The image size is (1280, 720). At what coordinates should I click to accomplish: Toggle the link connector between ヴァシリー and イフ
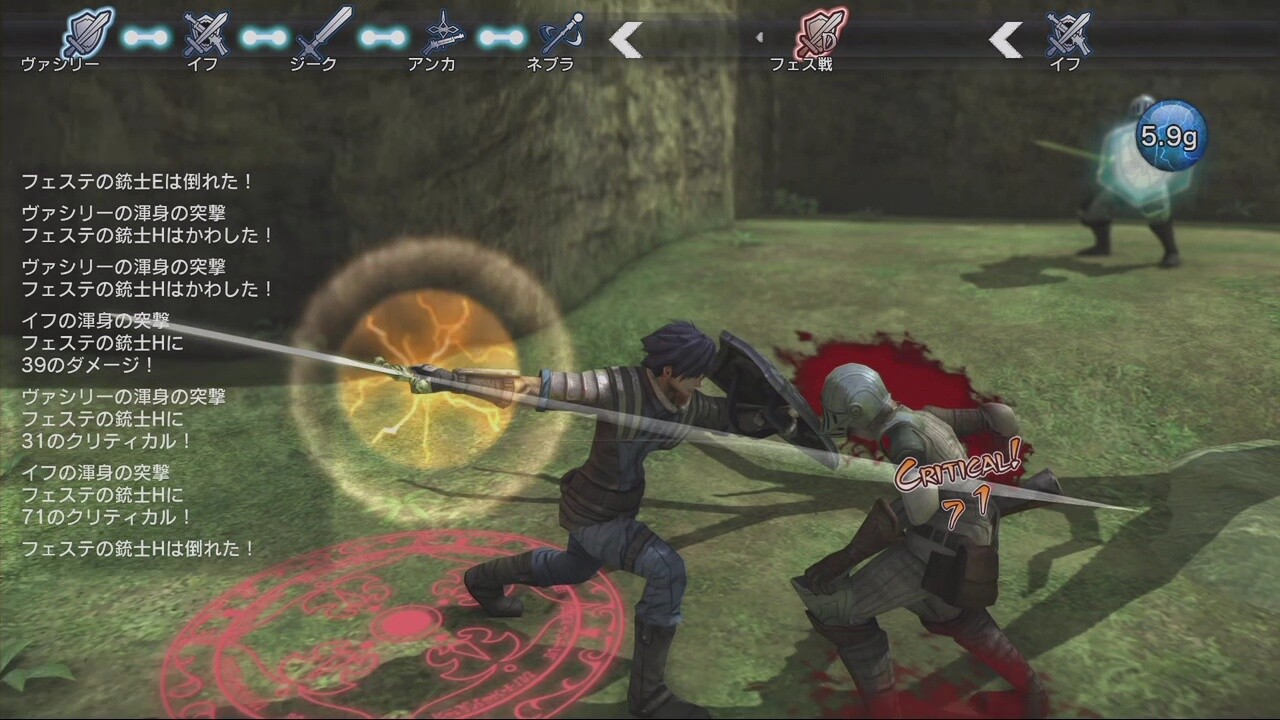pyautogui.click(x=147, y=35)
